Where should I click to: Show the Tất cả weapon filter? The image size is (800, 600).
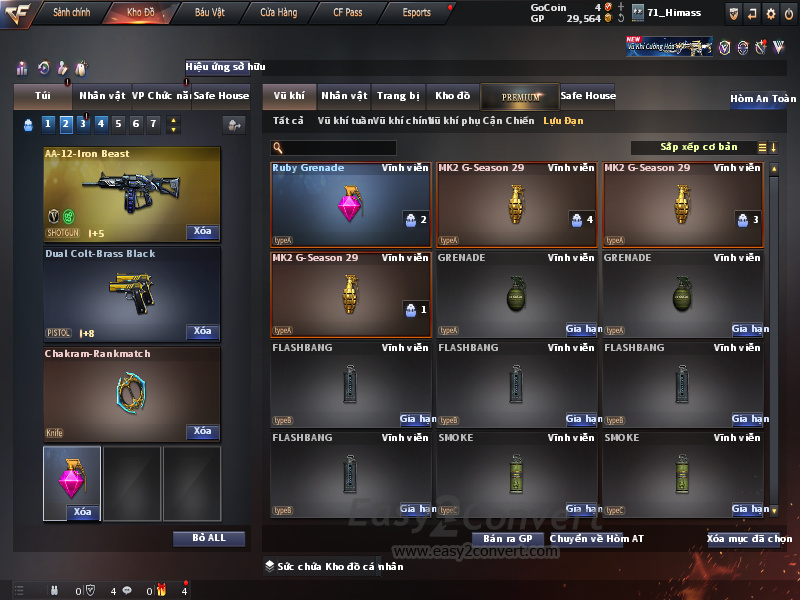point(288,121)
